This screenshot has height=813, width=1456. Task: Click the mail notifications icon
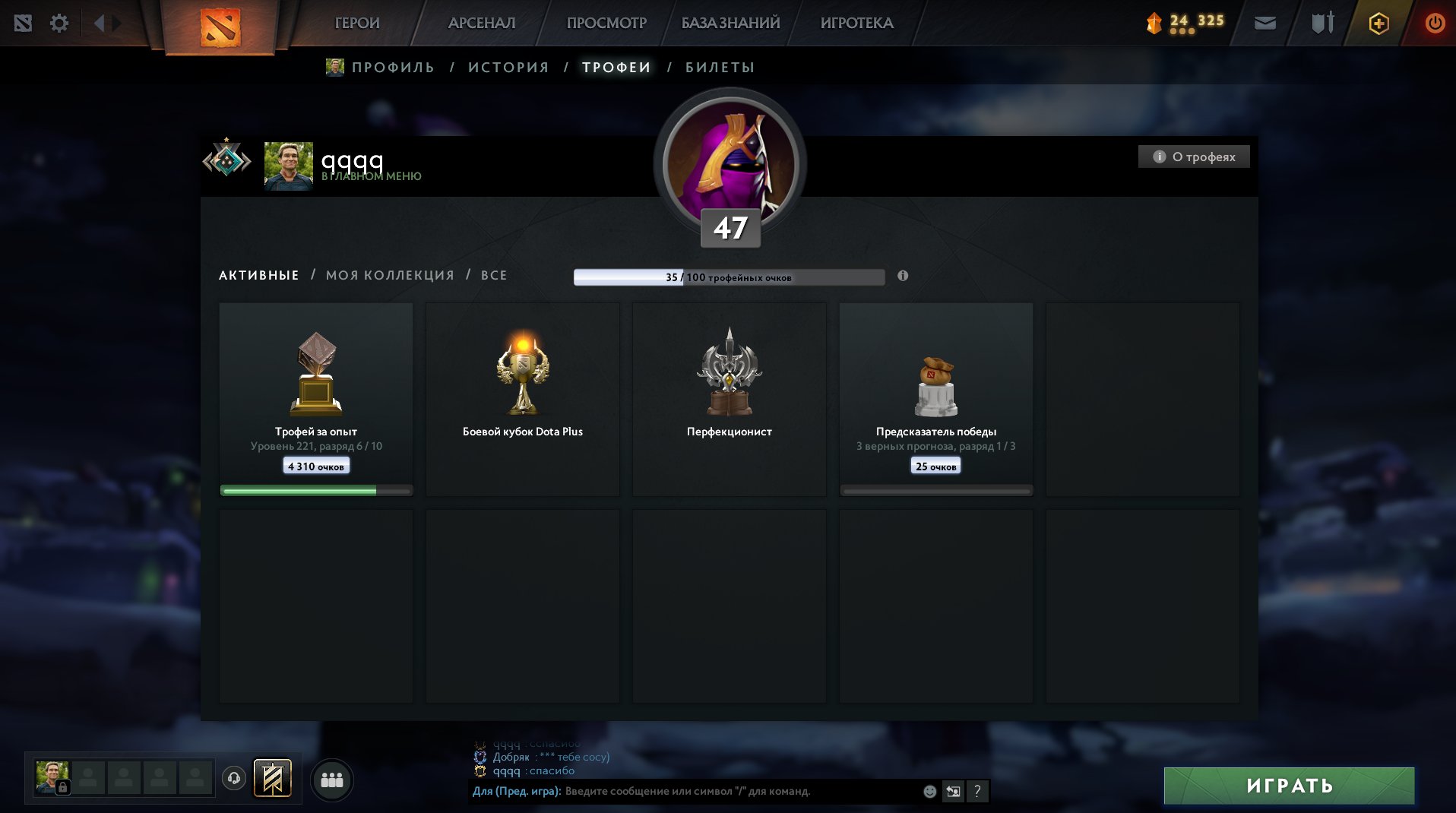1265,23
